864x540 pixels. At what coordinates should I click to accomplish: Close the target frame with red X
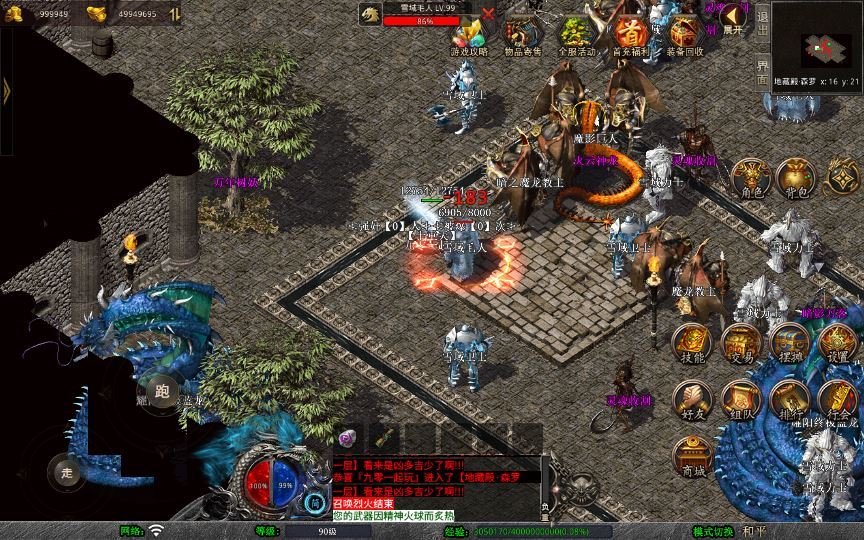[x=488, y=14]
